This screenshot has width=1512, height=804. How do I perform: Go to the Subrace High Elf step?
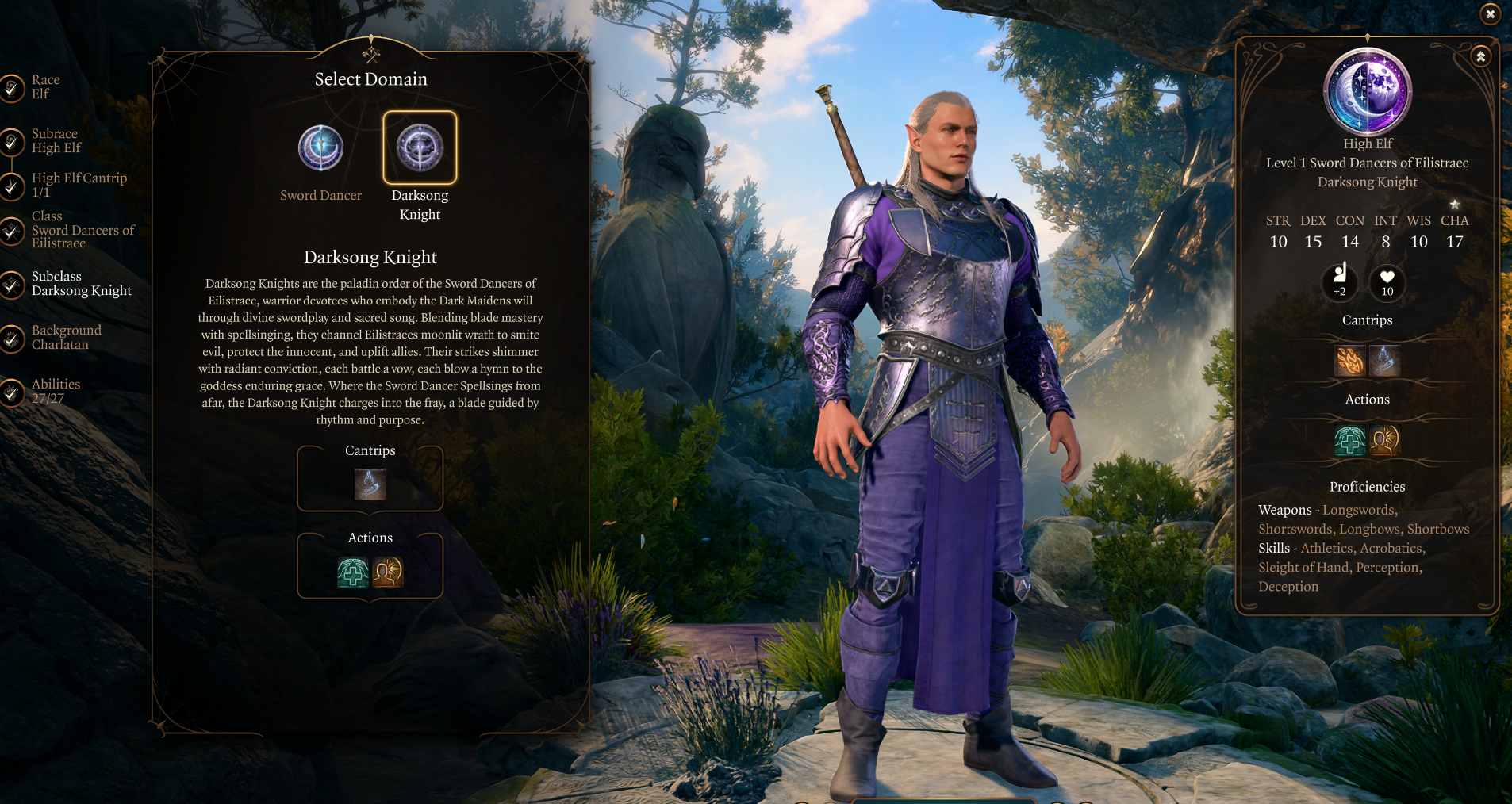pos(54,141)
